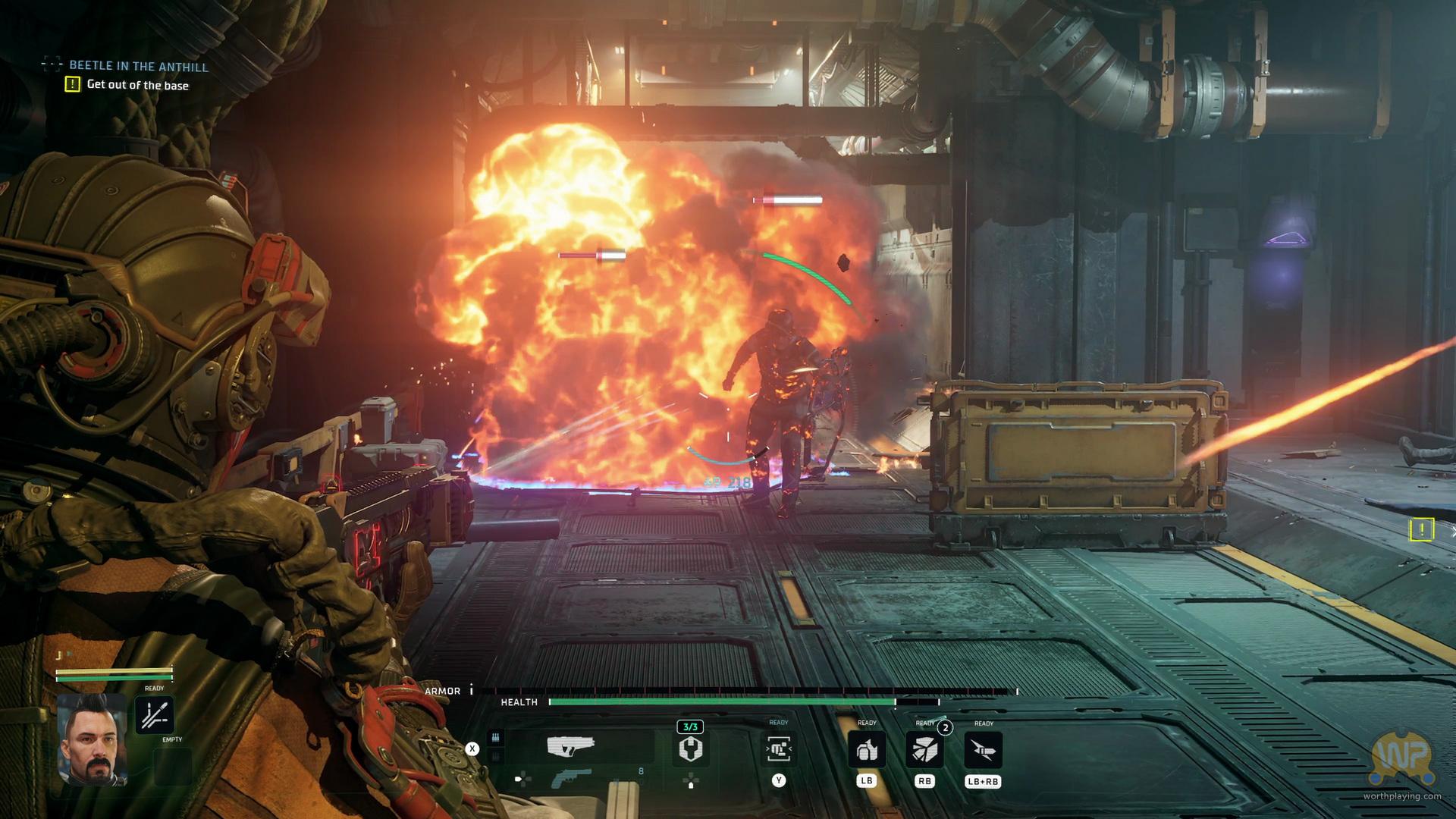Switch to the revolver sidearm
The image size is (1456, 819).
pos(571,778)
